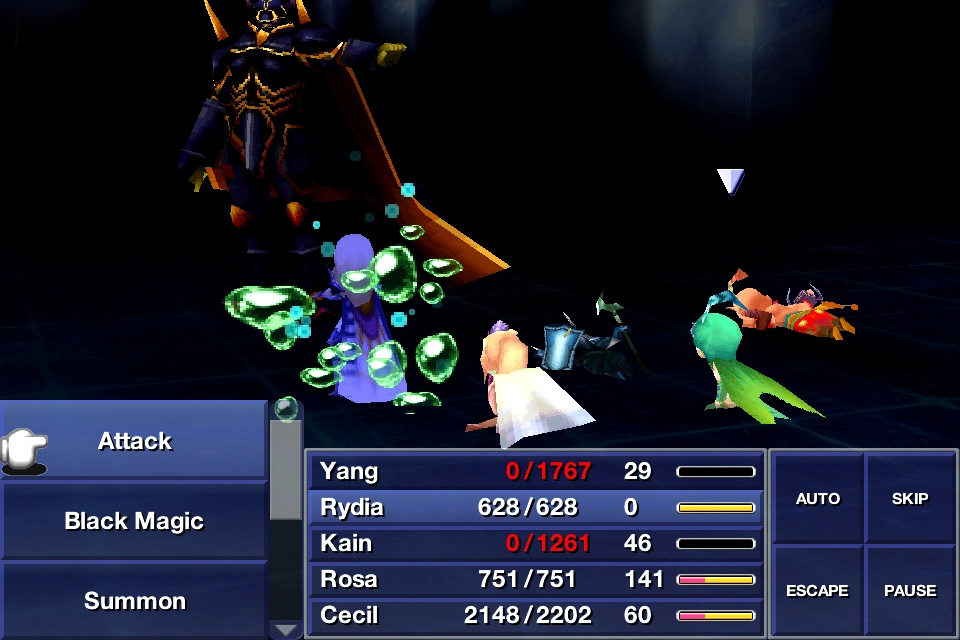Viewport: 960px width, 640px height.
Task: Select the Attack command
Action: click(134, 441)
